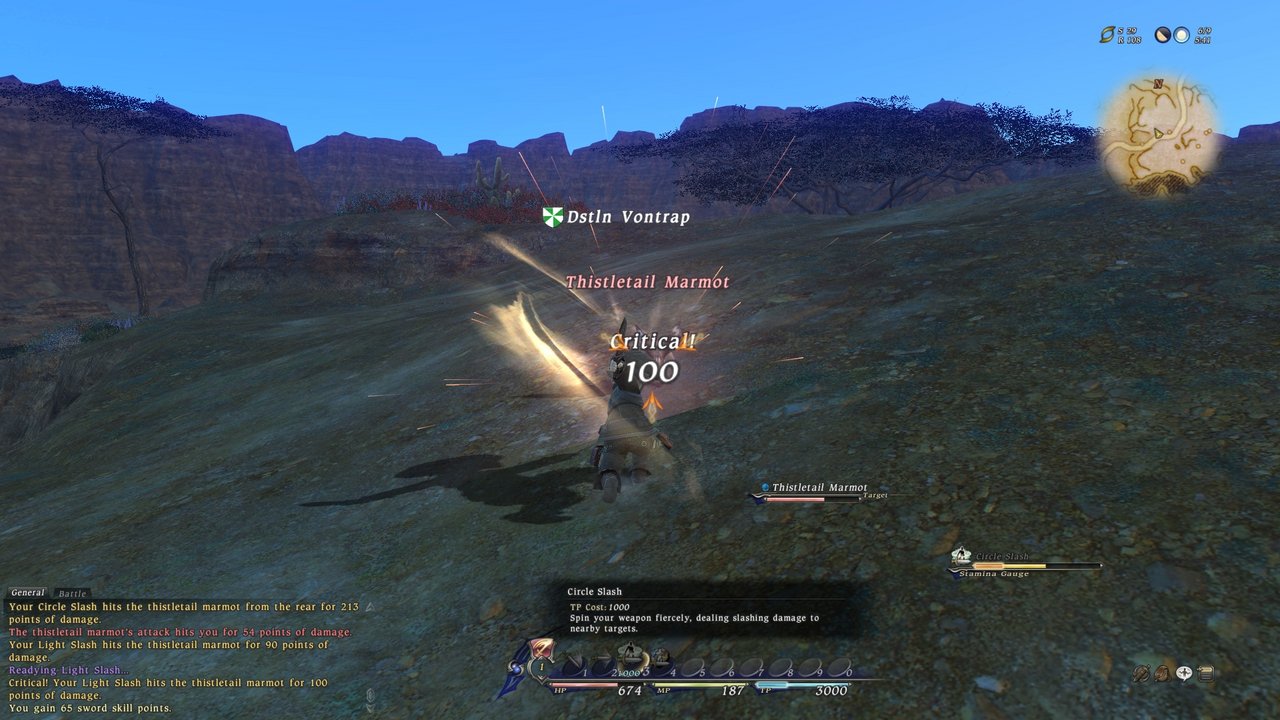Image resolution: width=1280 pixels, height=720 pixels.
Task: Activate the Circle Slash action in slot 3
Action: [632, 658]
